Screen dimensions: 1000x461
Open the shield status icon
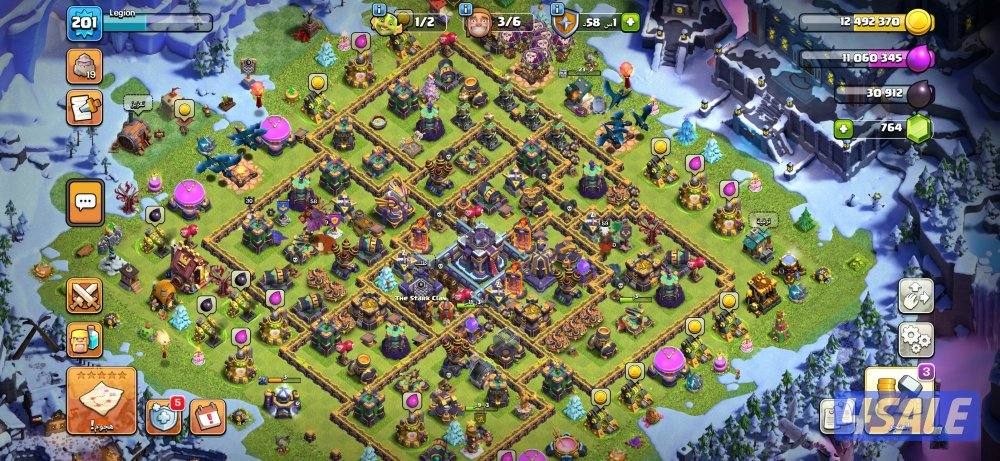tap(565, 21)
